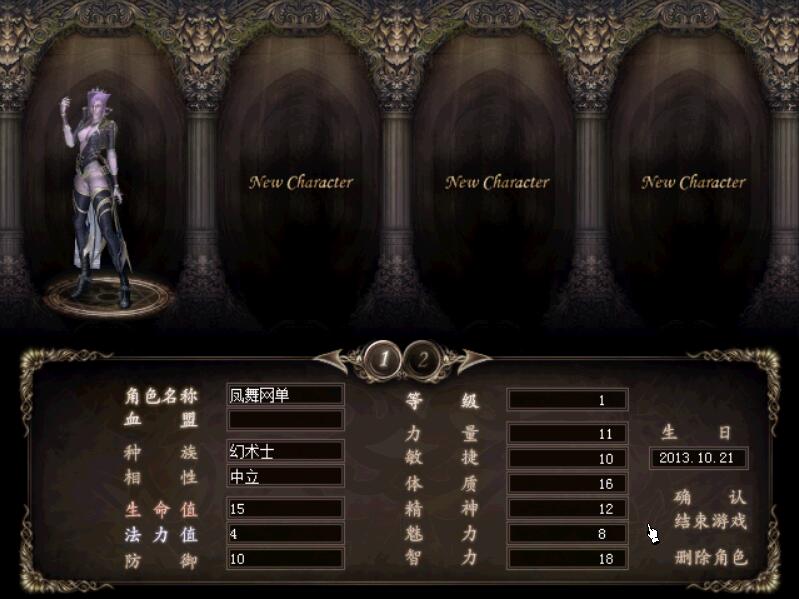Viewport: 799px width, 599px height.
Task: Confirm the selected character with 确认
Action: coord(710,497)
